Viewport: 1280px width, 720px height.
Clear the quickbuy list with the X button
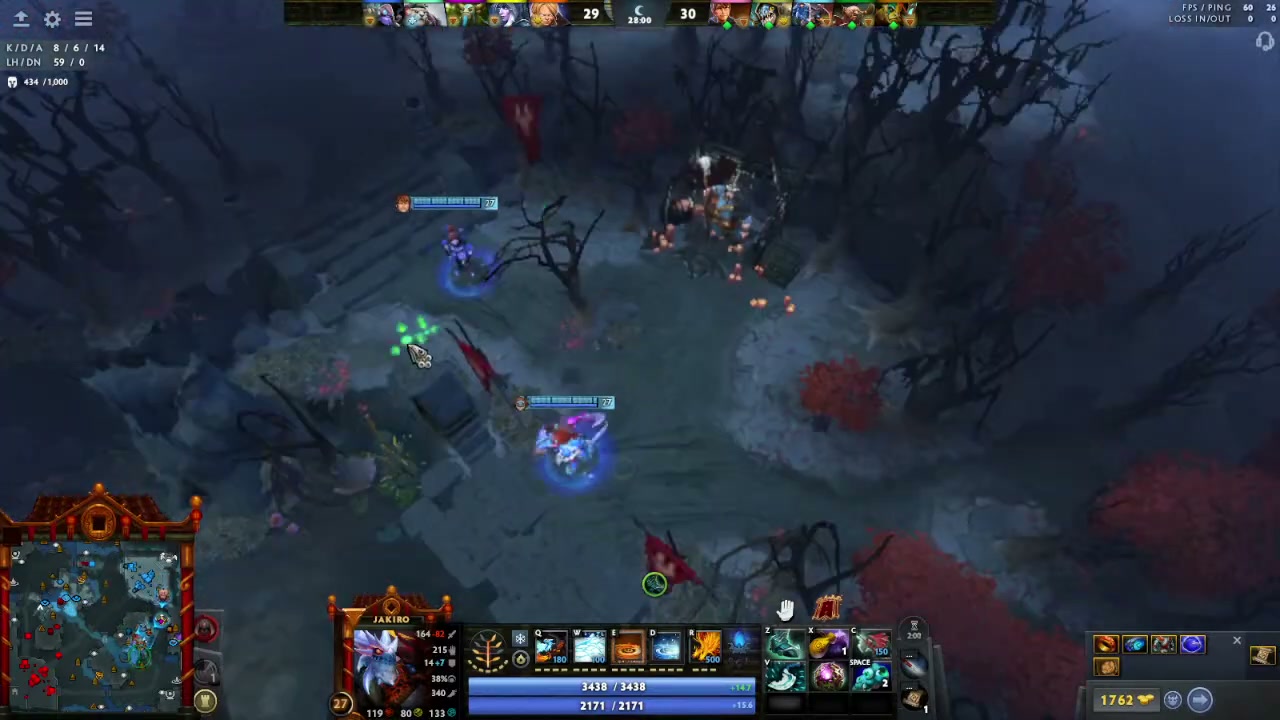pyautogui.click(x=1237, y=640)
